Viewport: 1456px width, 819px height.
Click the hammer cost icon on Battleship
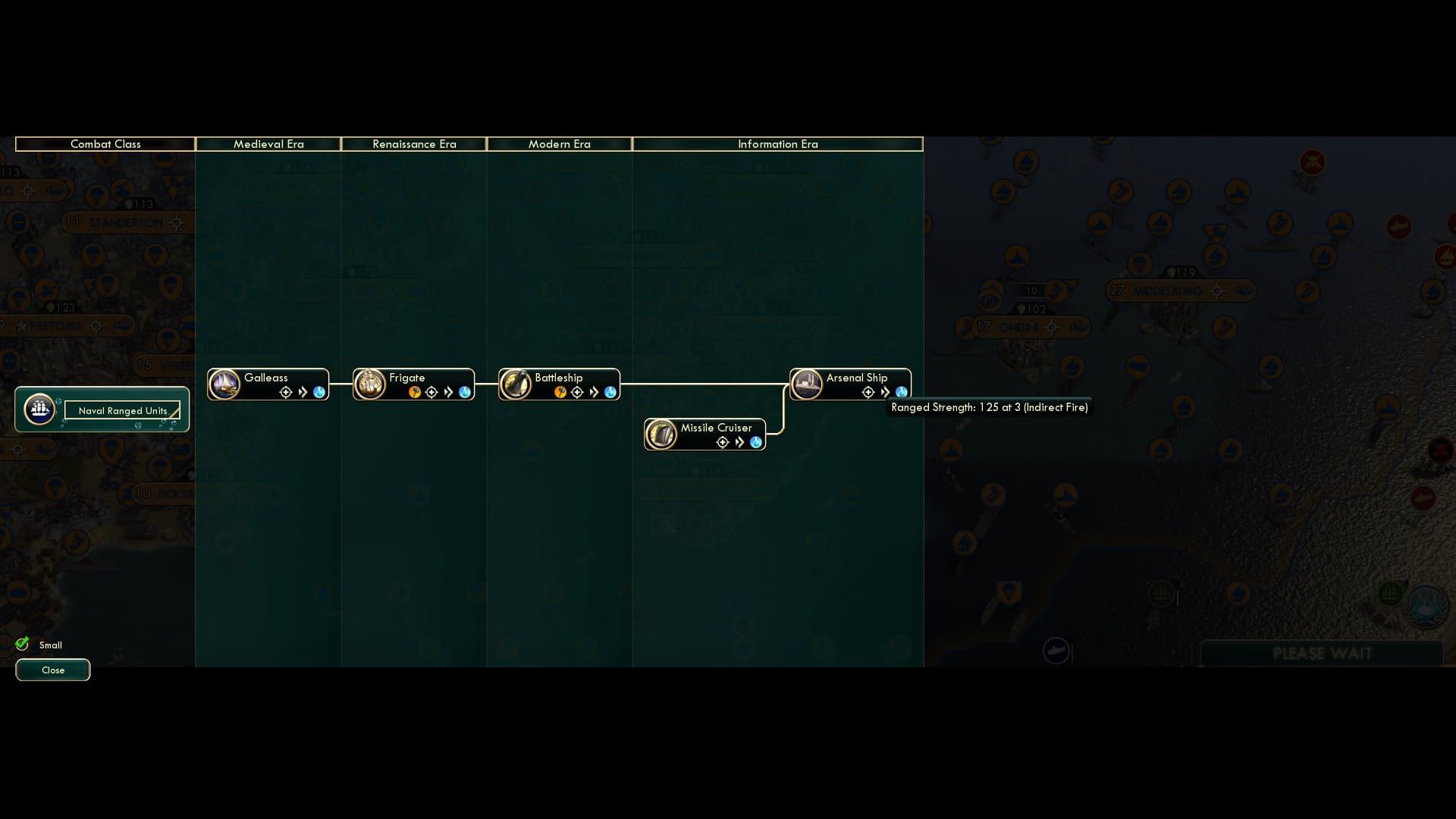560,392
